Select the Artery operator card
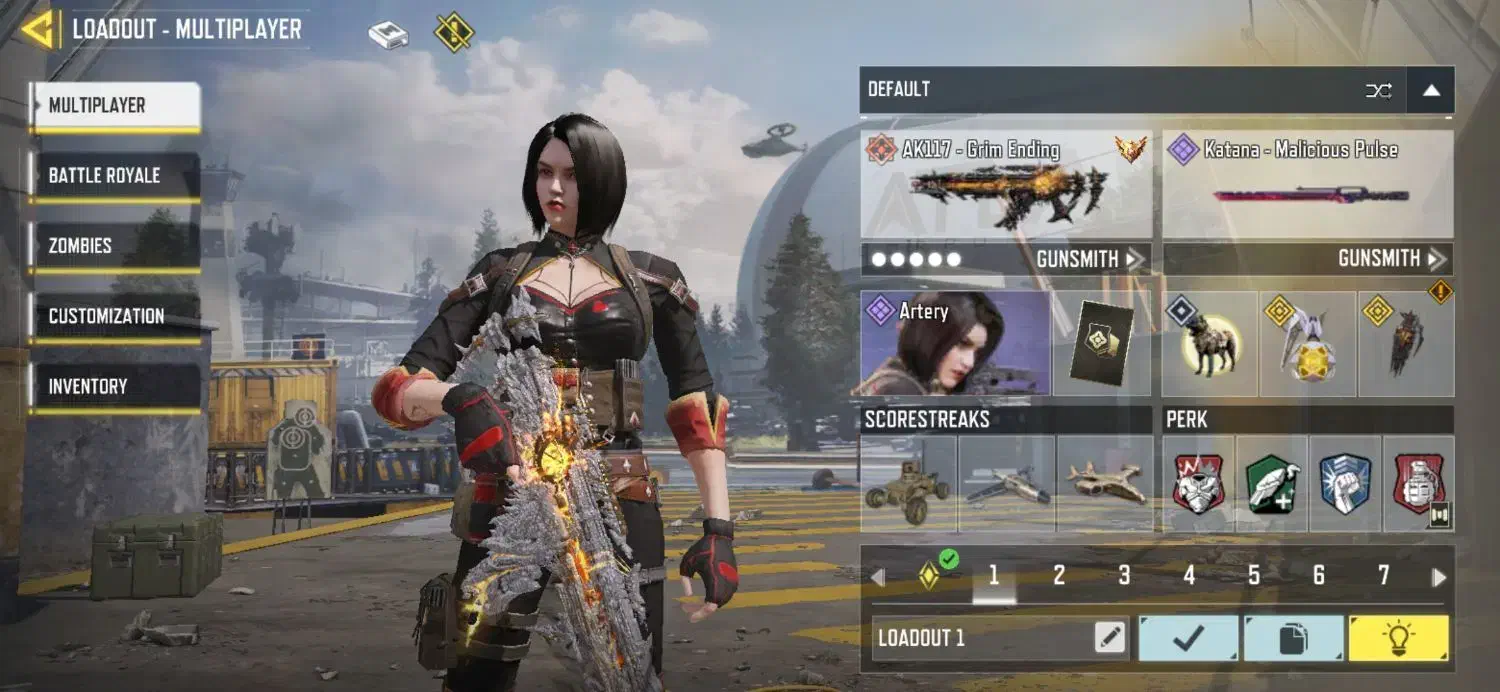The image size is (1500, 692). [x=955, y=343]
